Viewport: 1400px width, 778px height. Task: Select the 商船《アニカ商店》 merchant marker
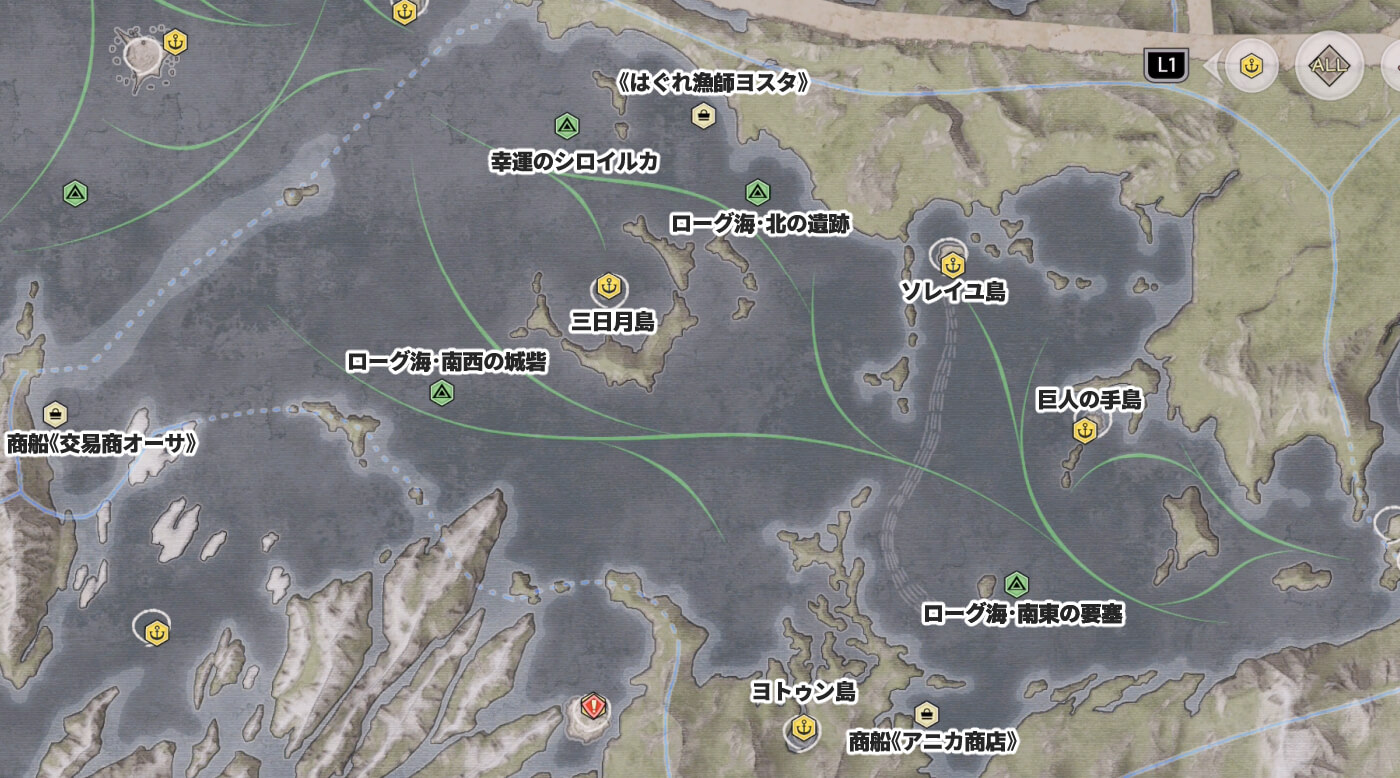(928, 715)
